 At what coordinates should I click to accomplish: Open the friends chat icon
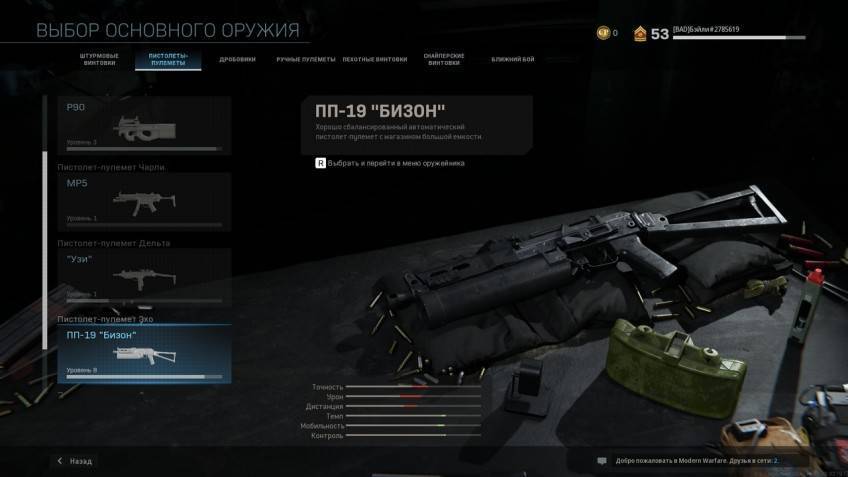coord(601,461)
